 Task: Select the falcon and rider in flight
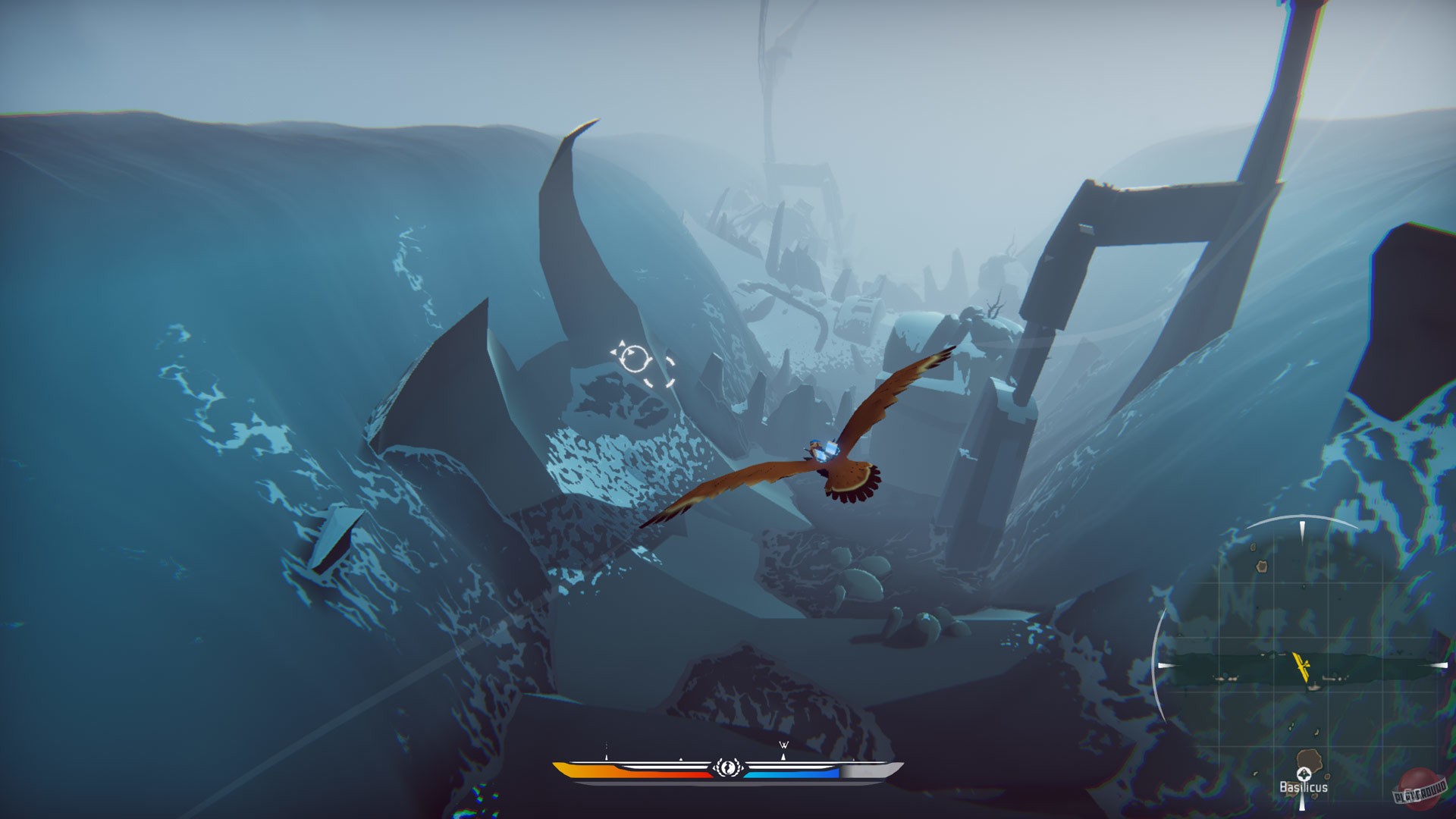[x=819, y=455]
